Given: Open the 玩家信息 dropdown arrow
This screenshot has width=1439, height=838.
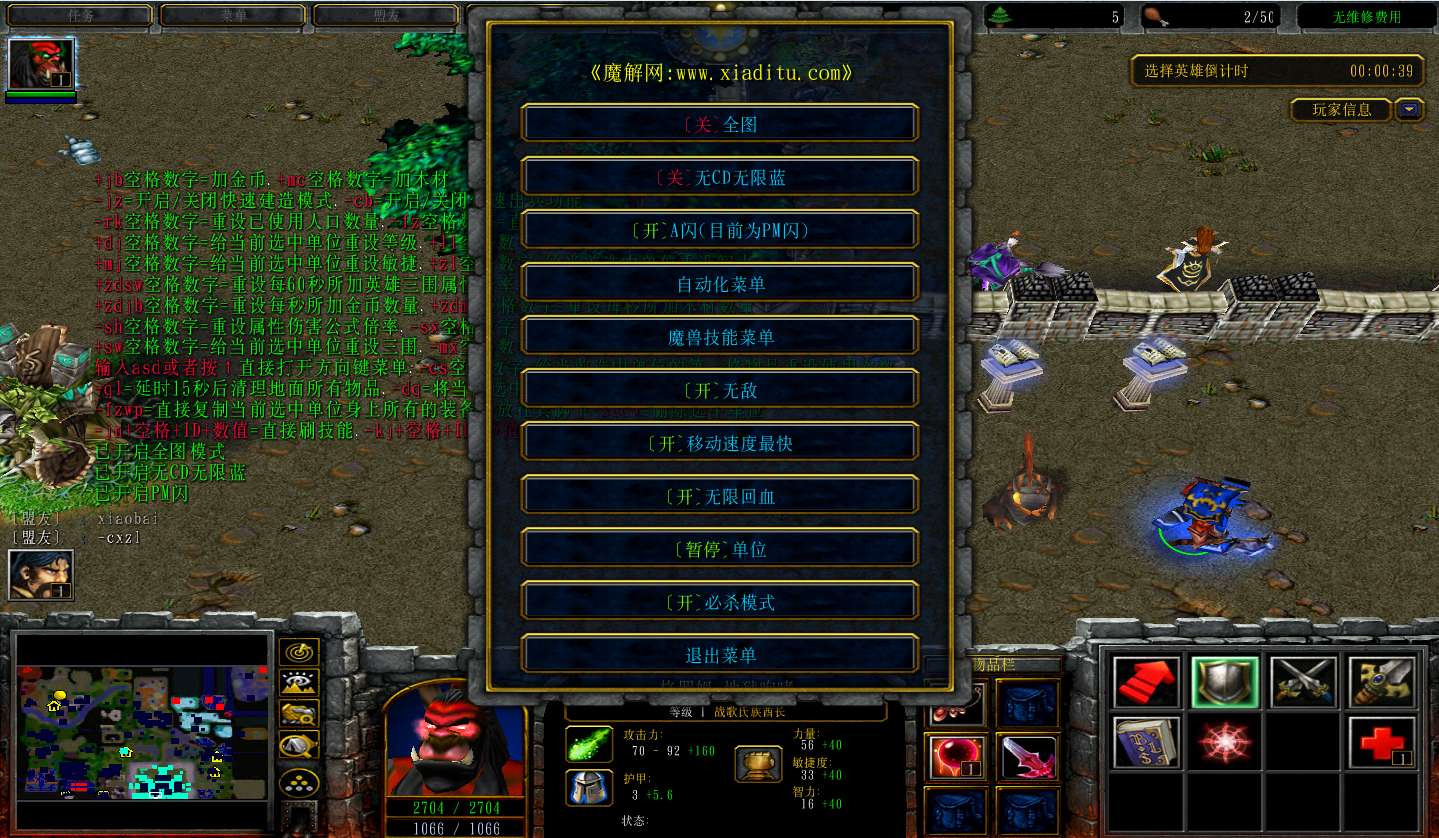Looking at the screenshot, I should click(x=1409, y=110).
